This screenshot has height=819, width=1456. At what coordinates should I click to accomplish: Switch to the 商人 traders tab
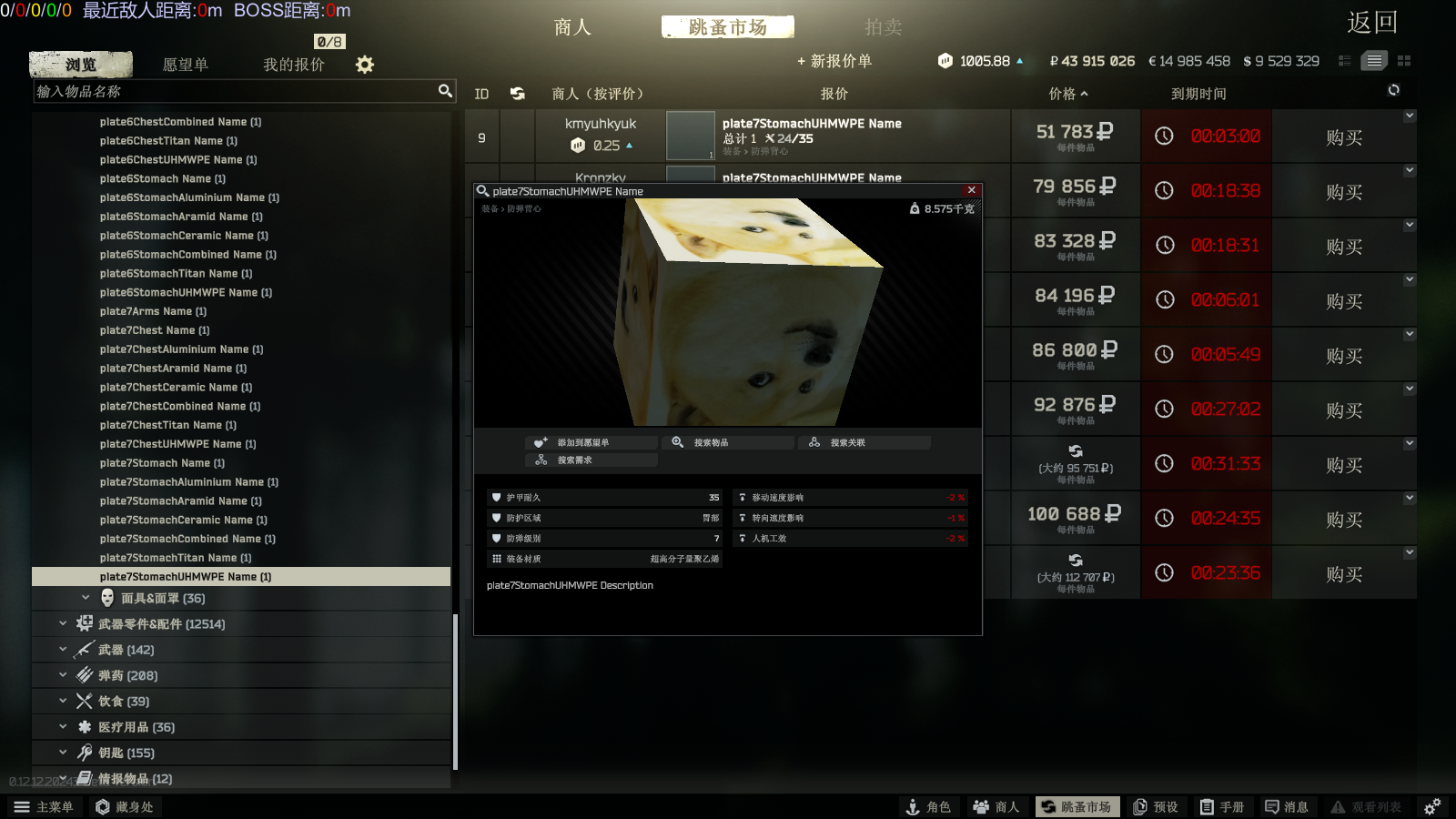tap(572, 27)
